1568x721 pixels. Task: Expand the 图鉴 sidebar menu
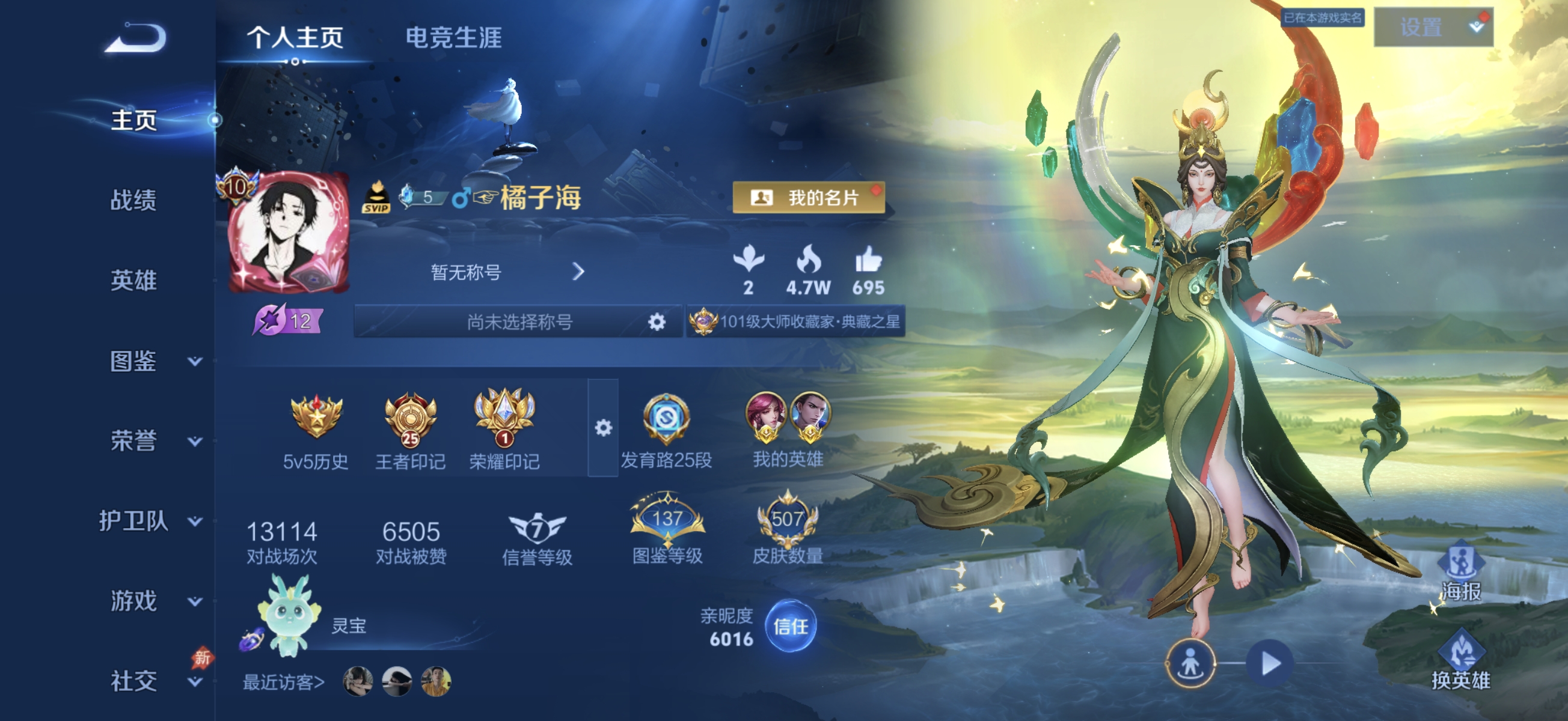138,362
